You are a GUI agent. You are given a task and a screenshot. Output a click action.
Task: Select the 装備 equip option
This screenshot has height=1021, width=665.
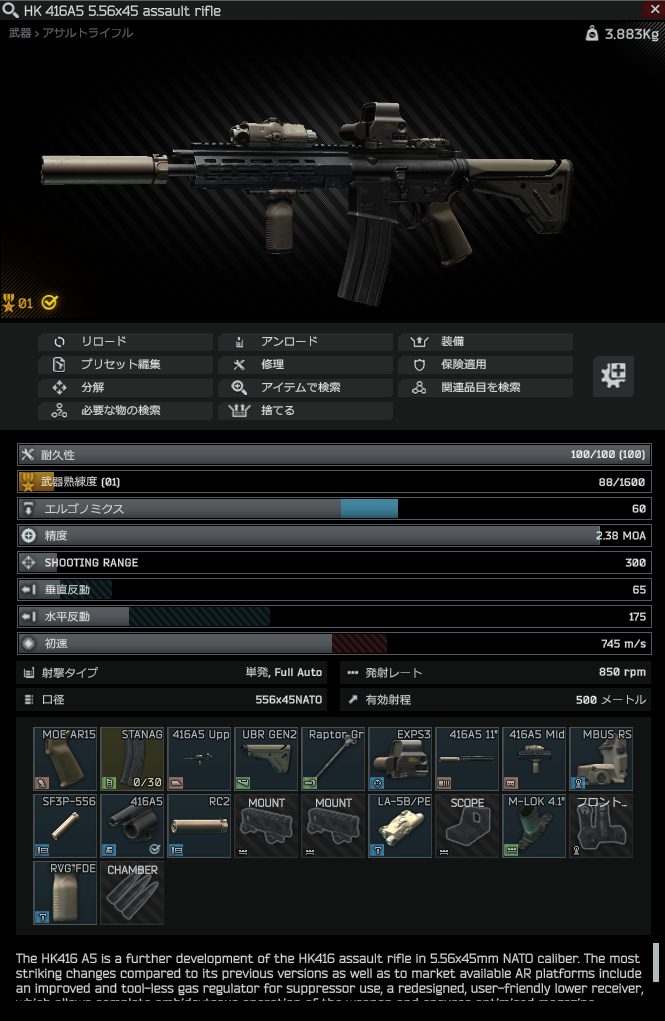tap(486, 342)
